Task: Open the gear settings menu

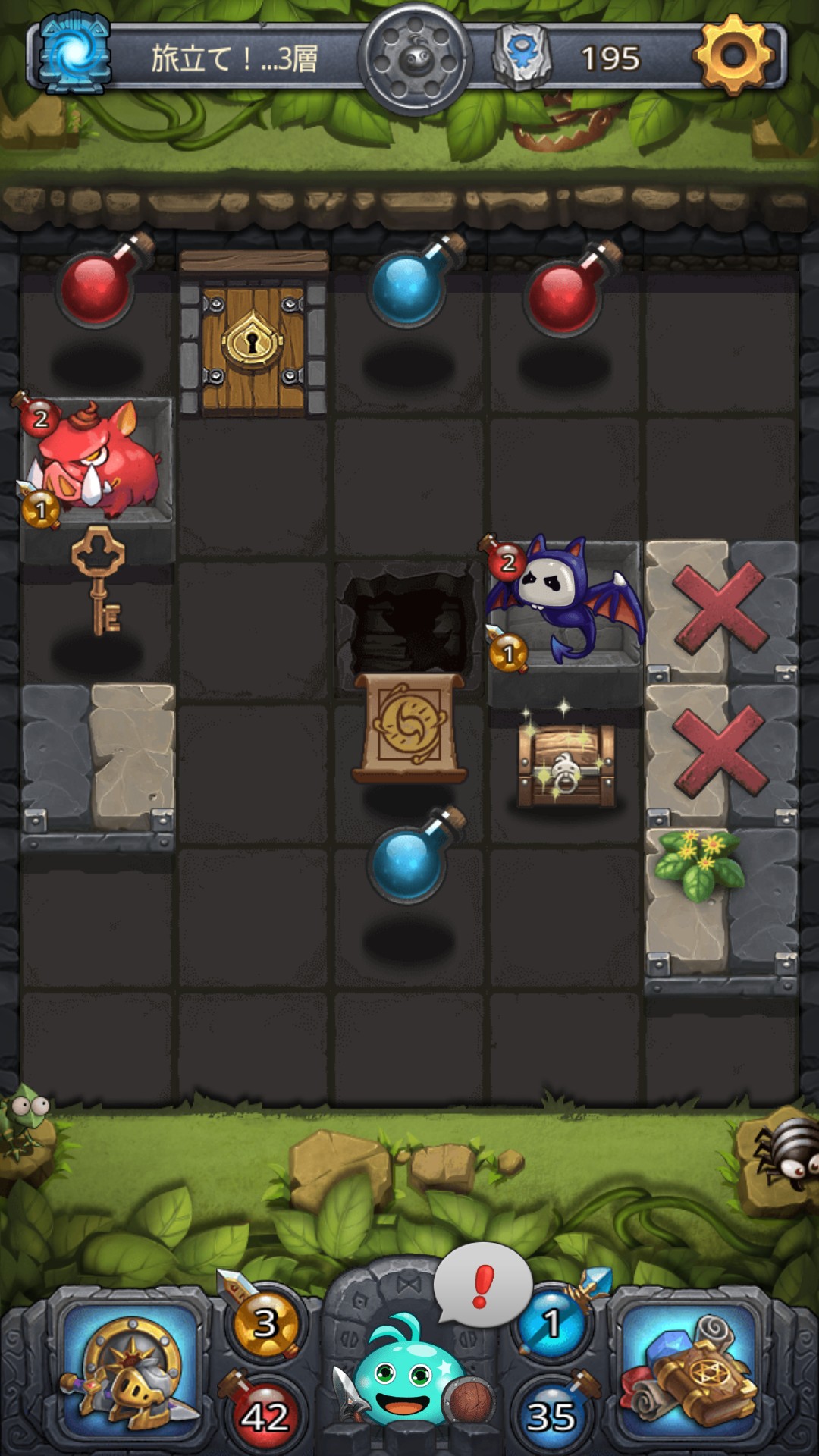Action: click(733, 55)
